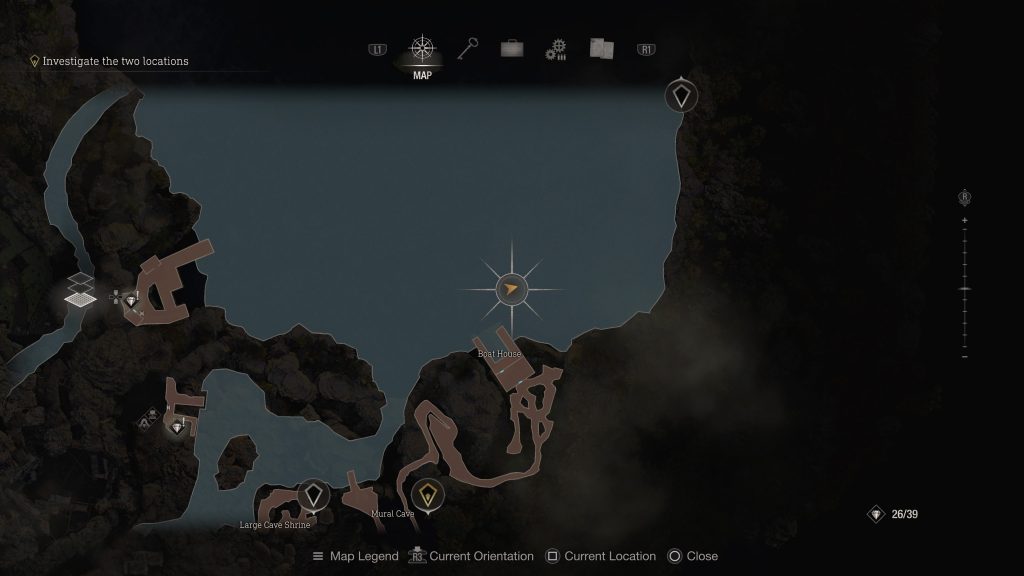Open the Map Legend

tap(355, 556)
